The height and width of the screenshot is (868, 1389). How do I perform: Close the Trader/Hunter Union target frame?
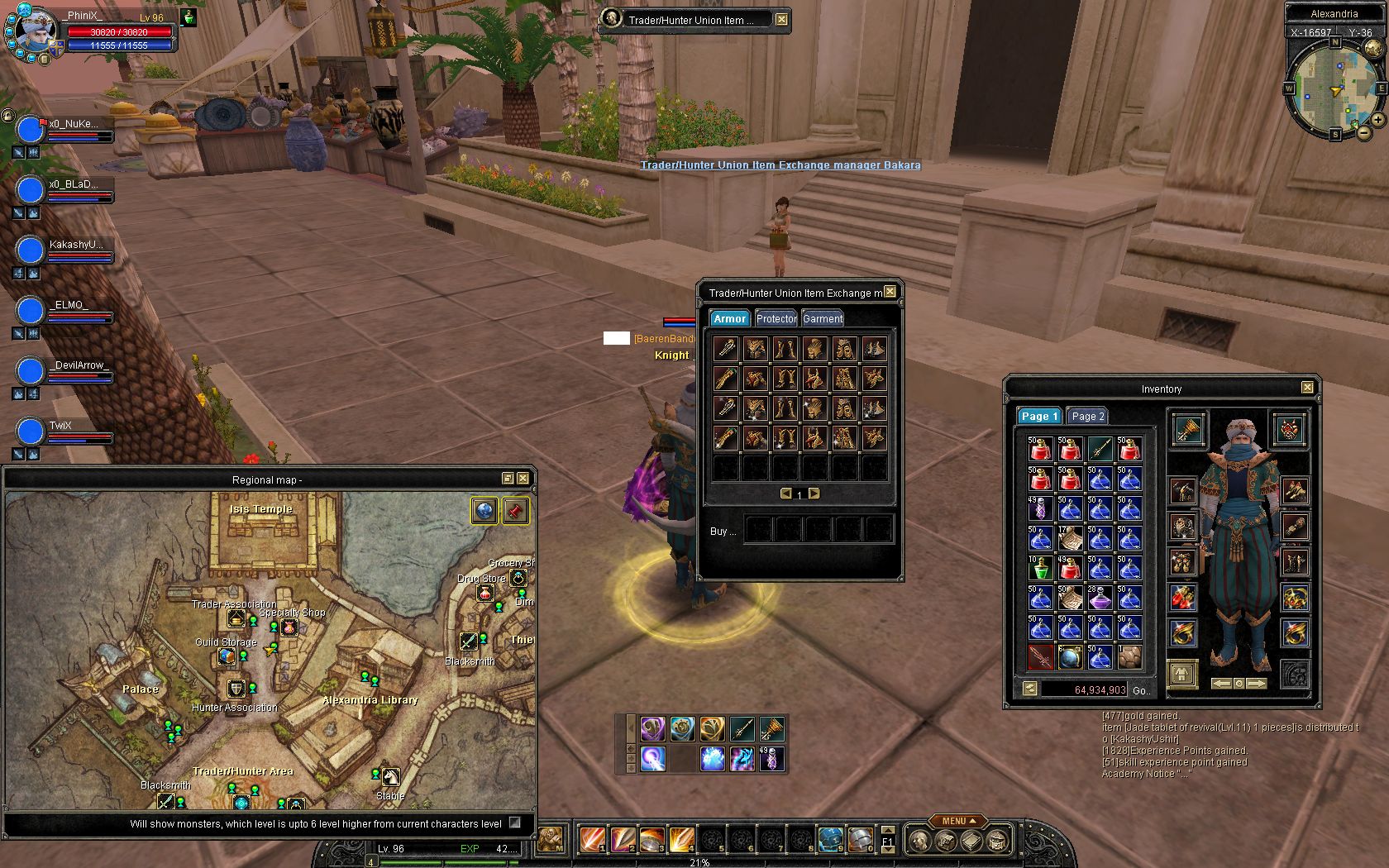coord(781,19)
